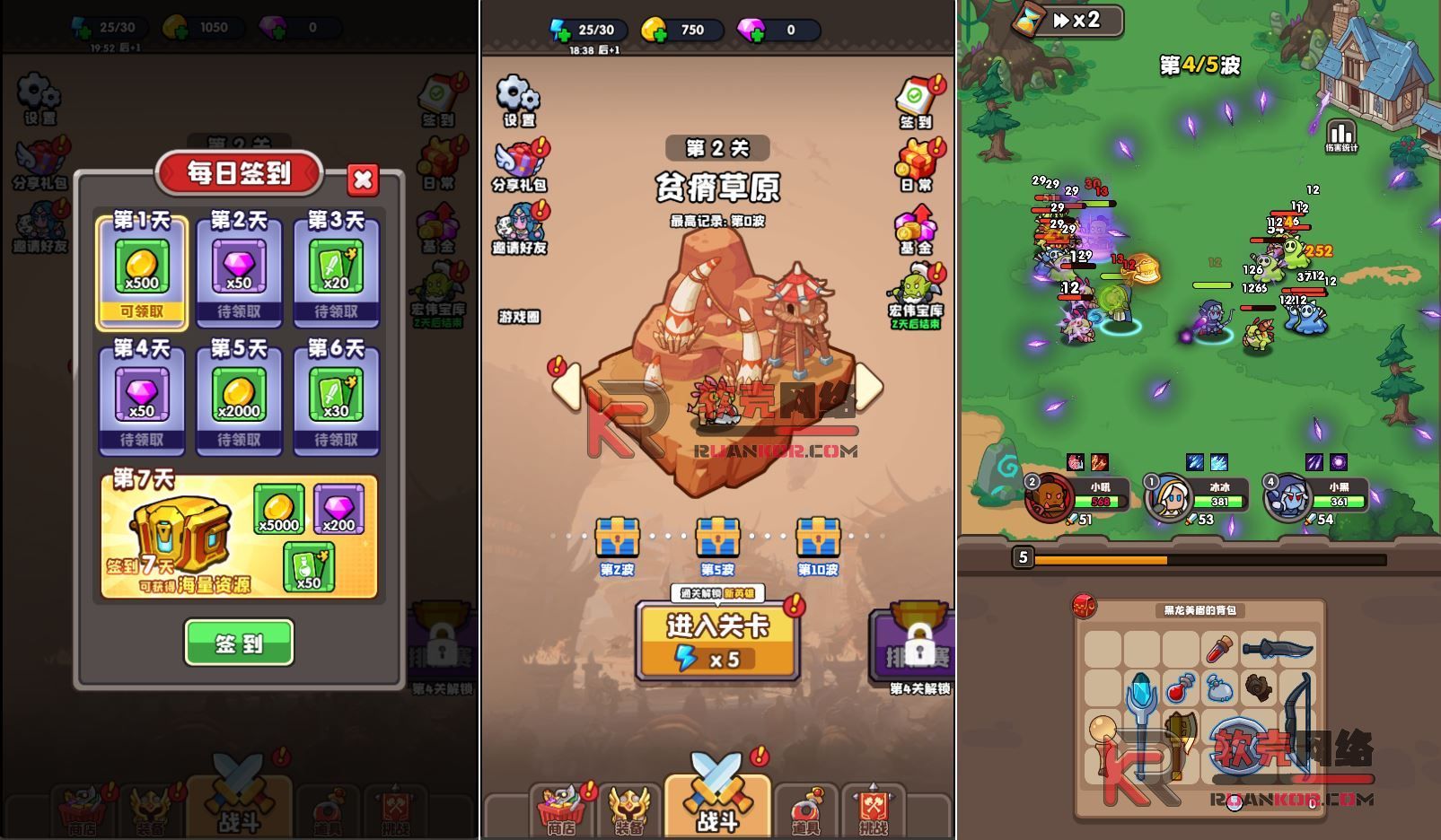1441x840 pixels.
Task: Open the 签到 check-in icon in the sidebar
Action: point(914,99)
